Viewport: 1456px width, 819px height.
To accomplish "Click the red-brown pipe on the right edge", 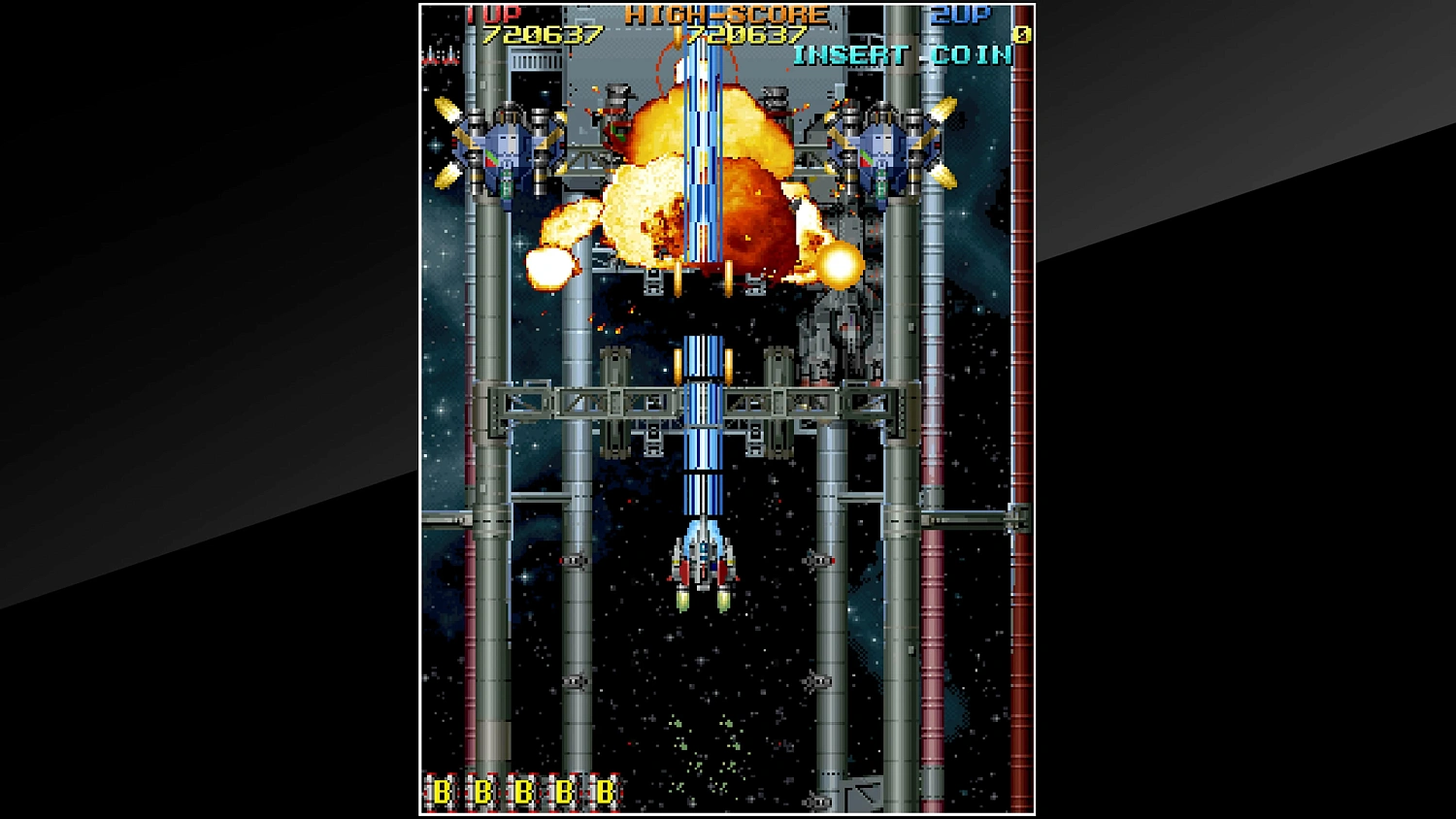I will pyautogui.click(x=1022, y=388).
